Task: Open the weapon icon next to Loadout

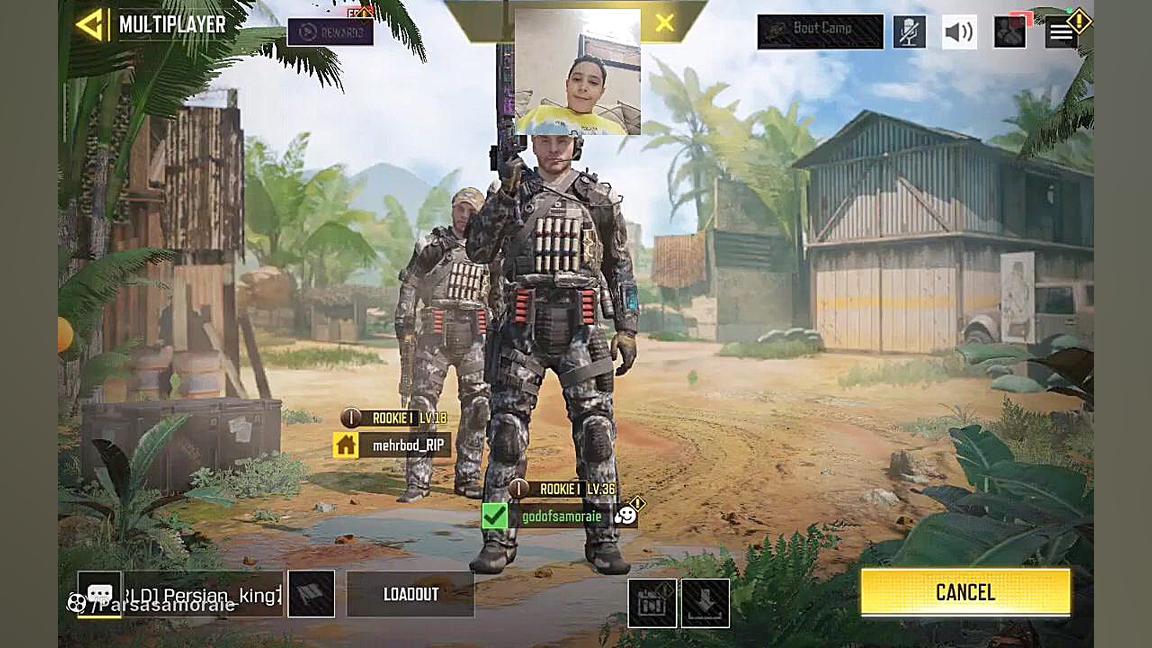Action: [x=311, y=594]
